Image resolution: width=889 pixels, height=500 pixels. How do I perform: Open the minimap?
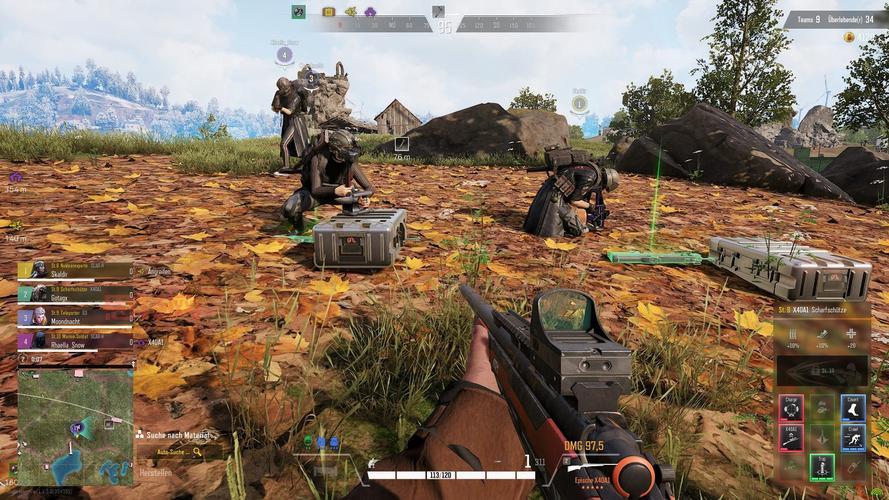pos(75,428)
